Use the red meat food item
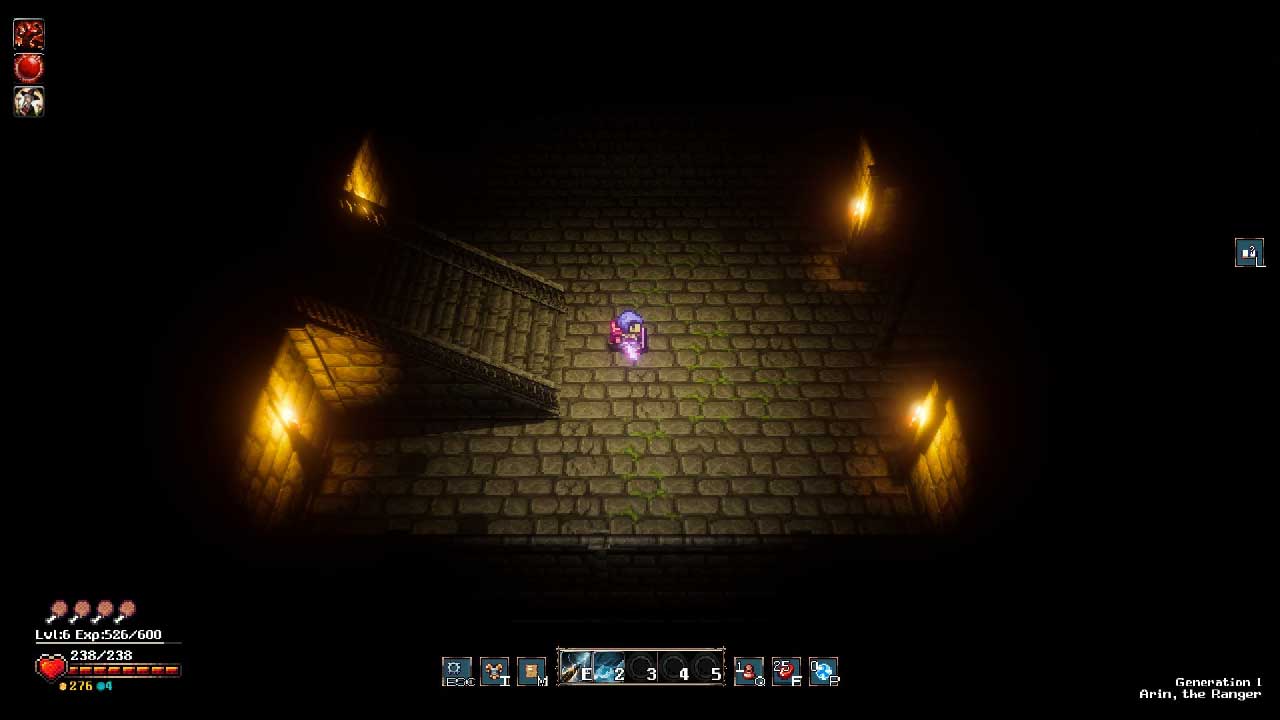The height and width of the screenshot is (720, 1280). coord(786,670)
